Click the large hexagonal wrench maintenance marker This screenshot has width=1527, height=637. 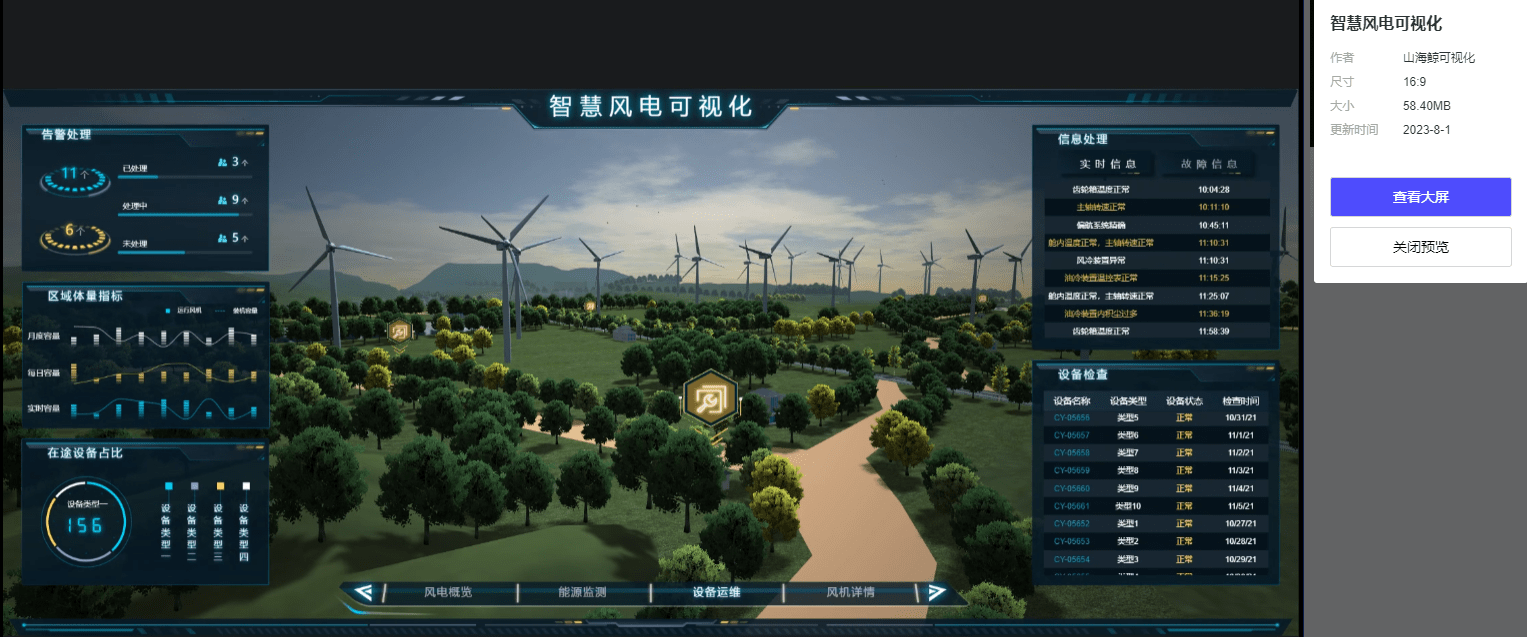[710, 400]
